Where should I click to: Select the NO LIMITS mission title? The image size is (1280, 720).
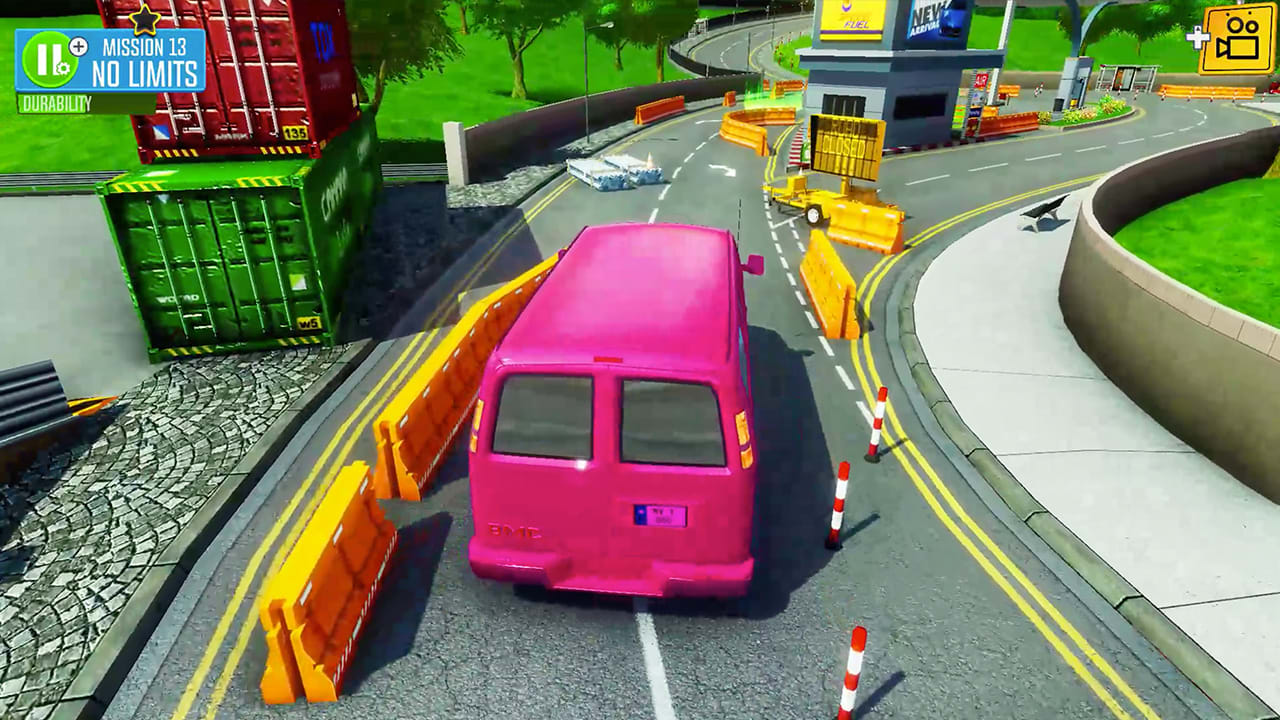tap(145, 70)
